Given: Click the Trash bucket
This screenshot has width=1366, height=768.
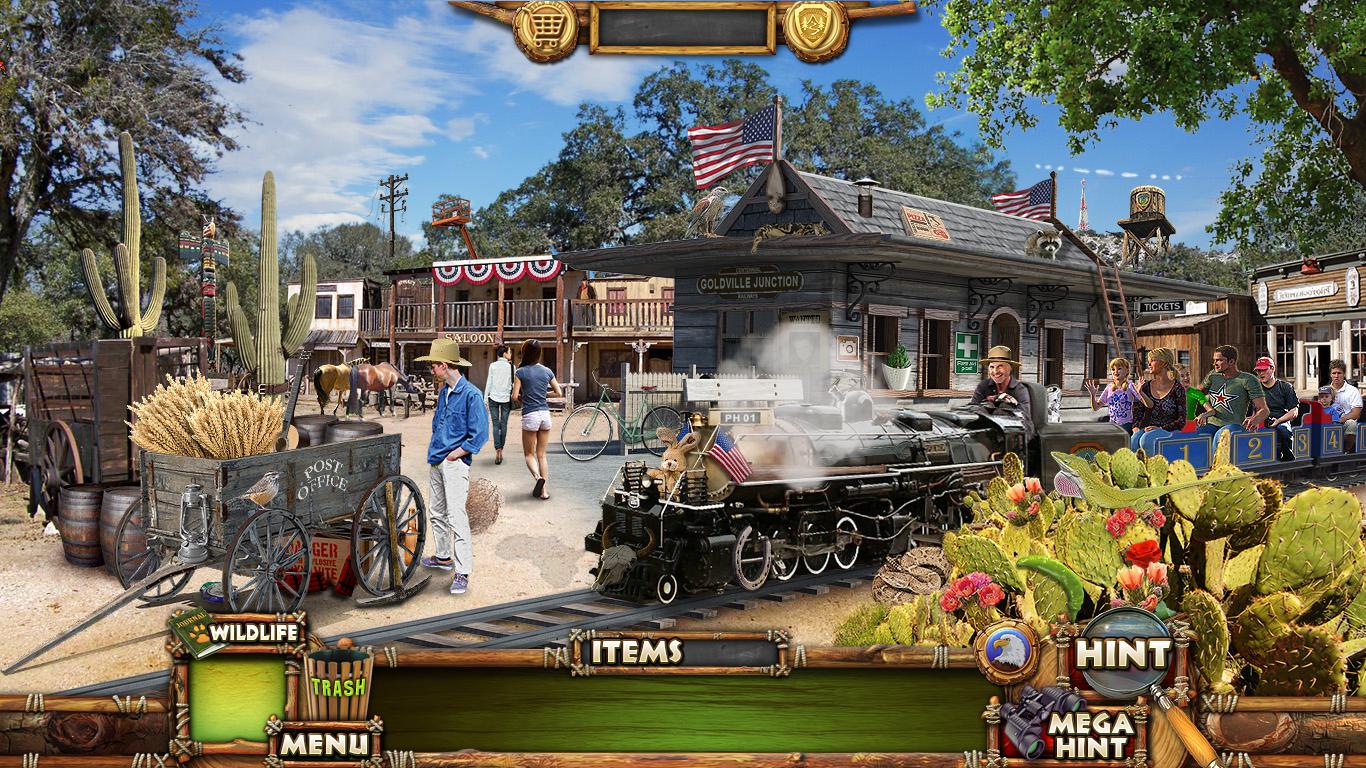Looking at the screenshot, I should (337, 683).
